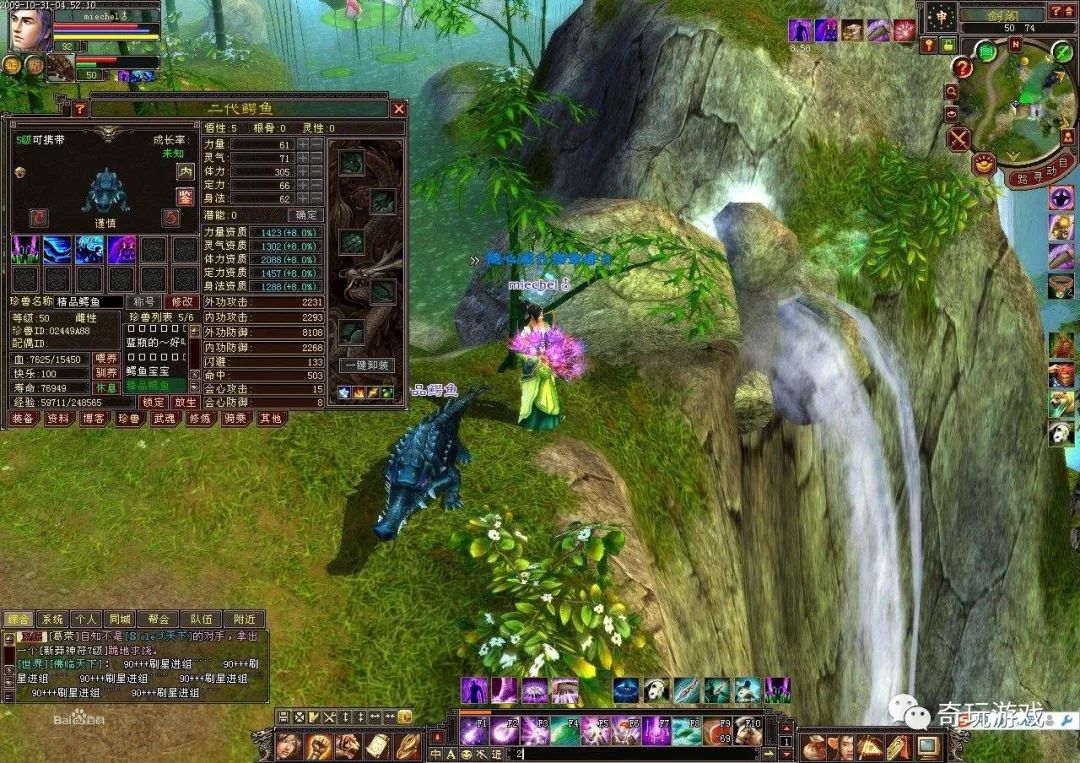
Task: Lock the pet with 锁定
Action: pos(154,402)
